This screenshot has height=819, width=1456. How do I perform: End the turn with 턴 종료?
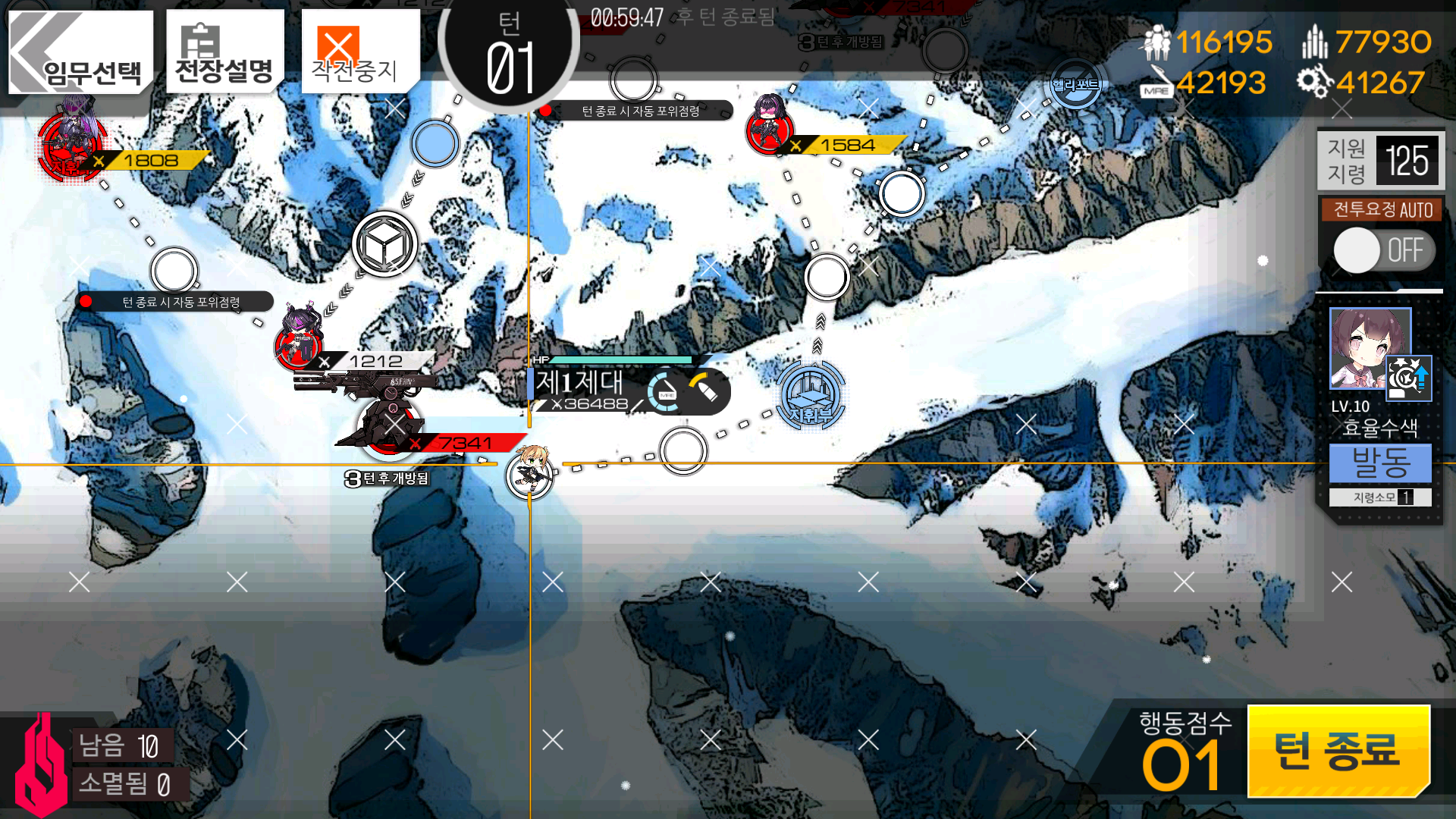(x=1338, y=750)
